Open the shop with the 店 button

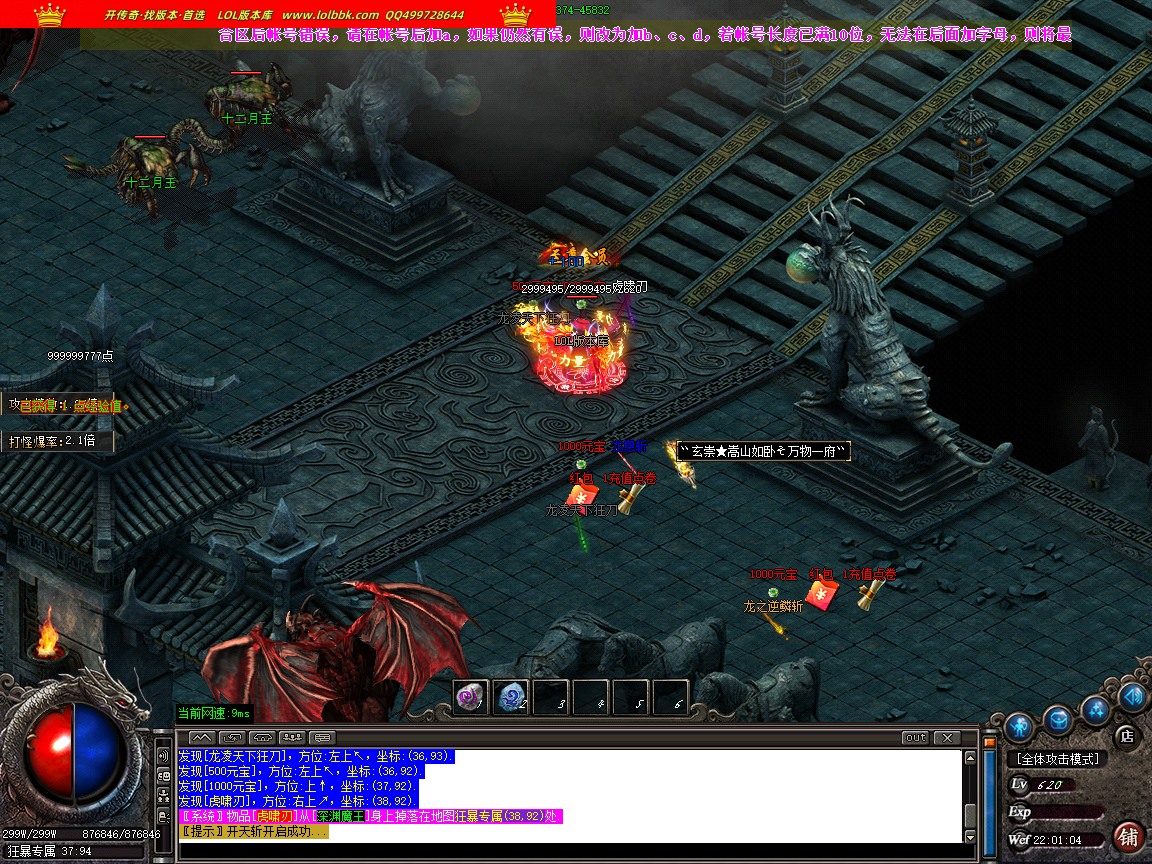point(1126,737)
